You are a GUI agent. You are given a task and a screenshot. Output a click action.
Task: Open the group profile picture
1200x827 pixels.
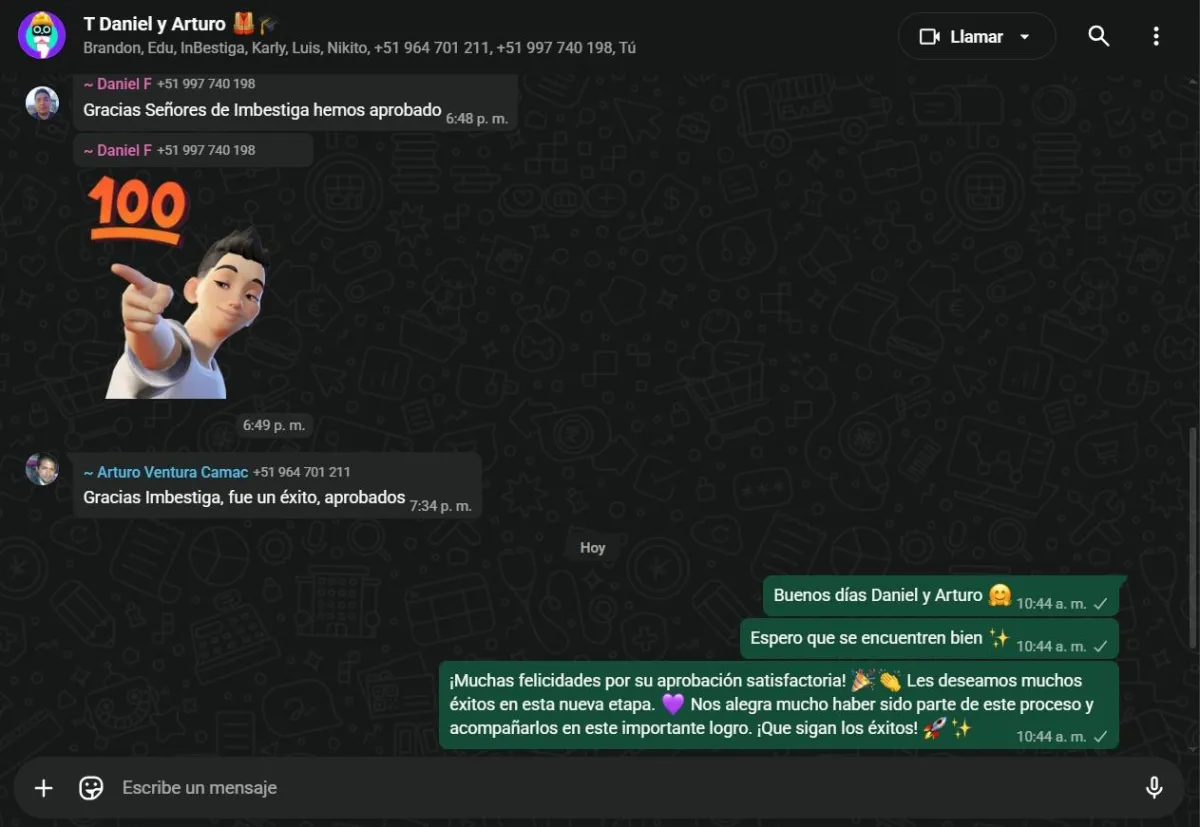coord(42,36)
